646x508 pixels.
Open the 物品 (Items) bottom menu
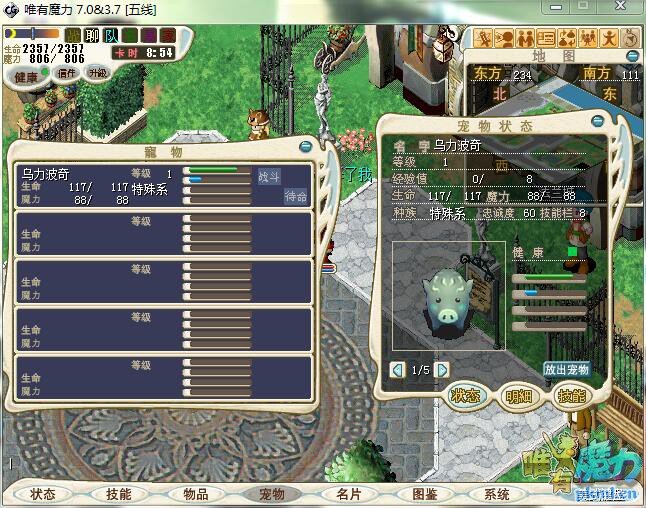(196, 494)
